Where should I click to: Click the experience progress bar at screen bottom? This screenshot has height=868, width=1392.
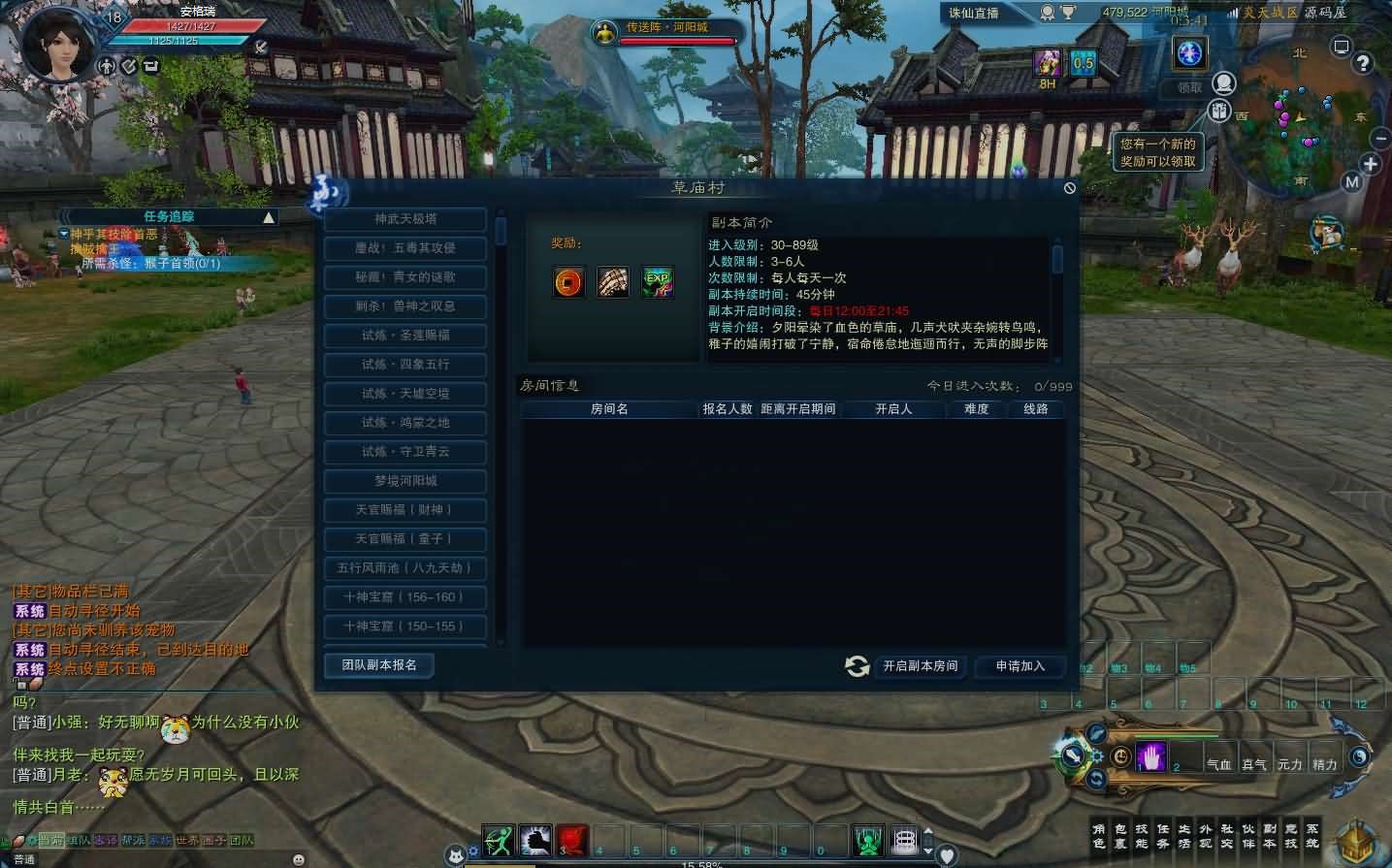pos(696,864)
